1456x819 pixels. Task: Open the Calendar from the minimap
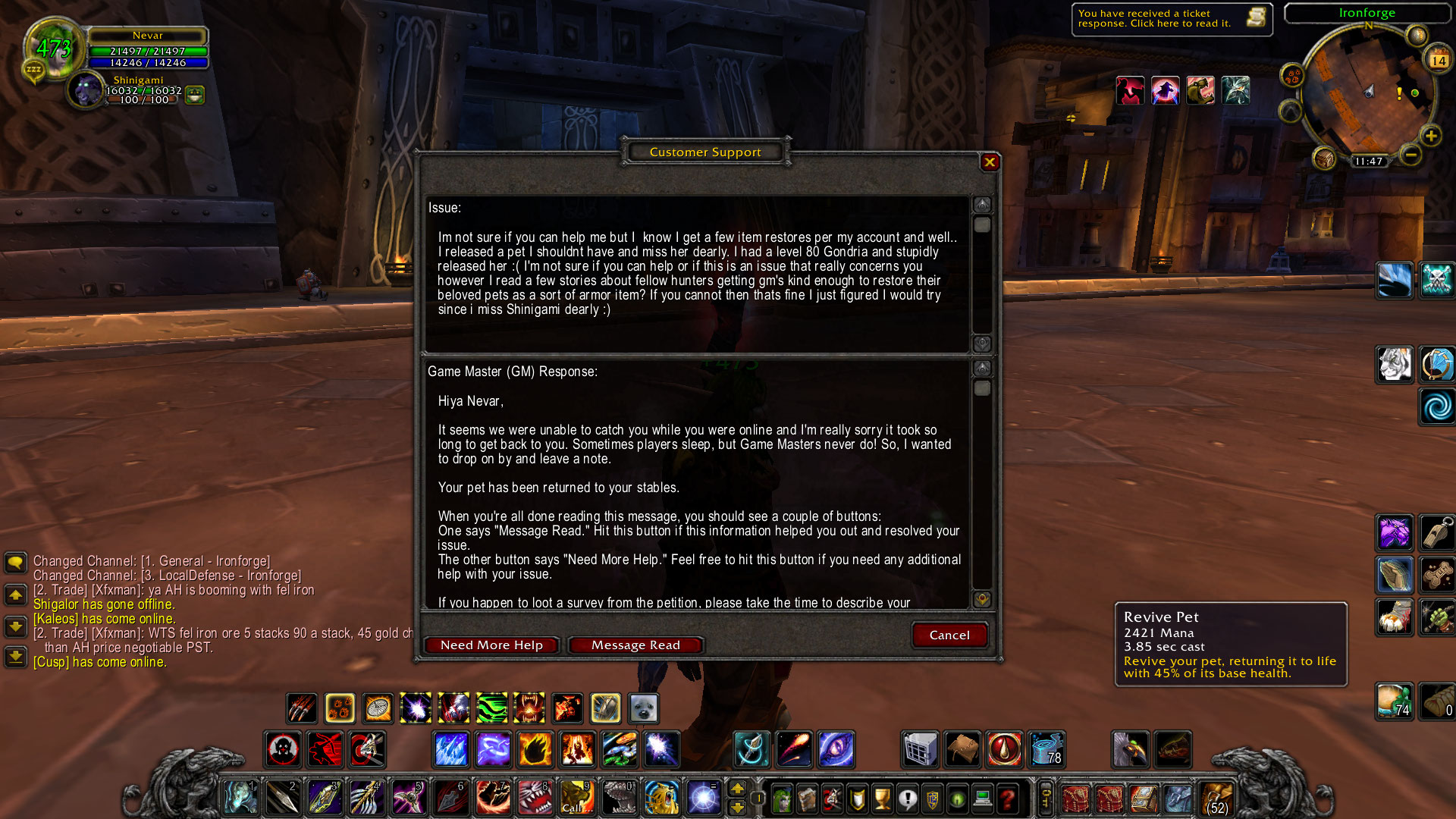pos(1439,60)
